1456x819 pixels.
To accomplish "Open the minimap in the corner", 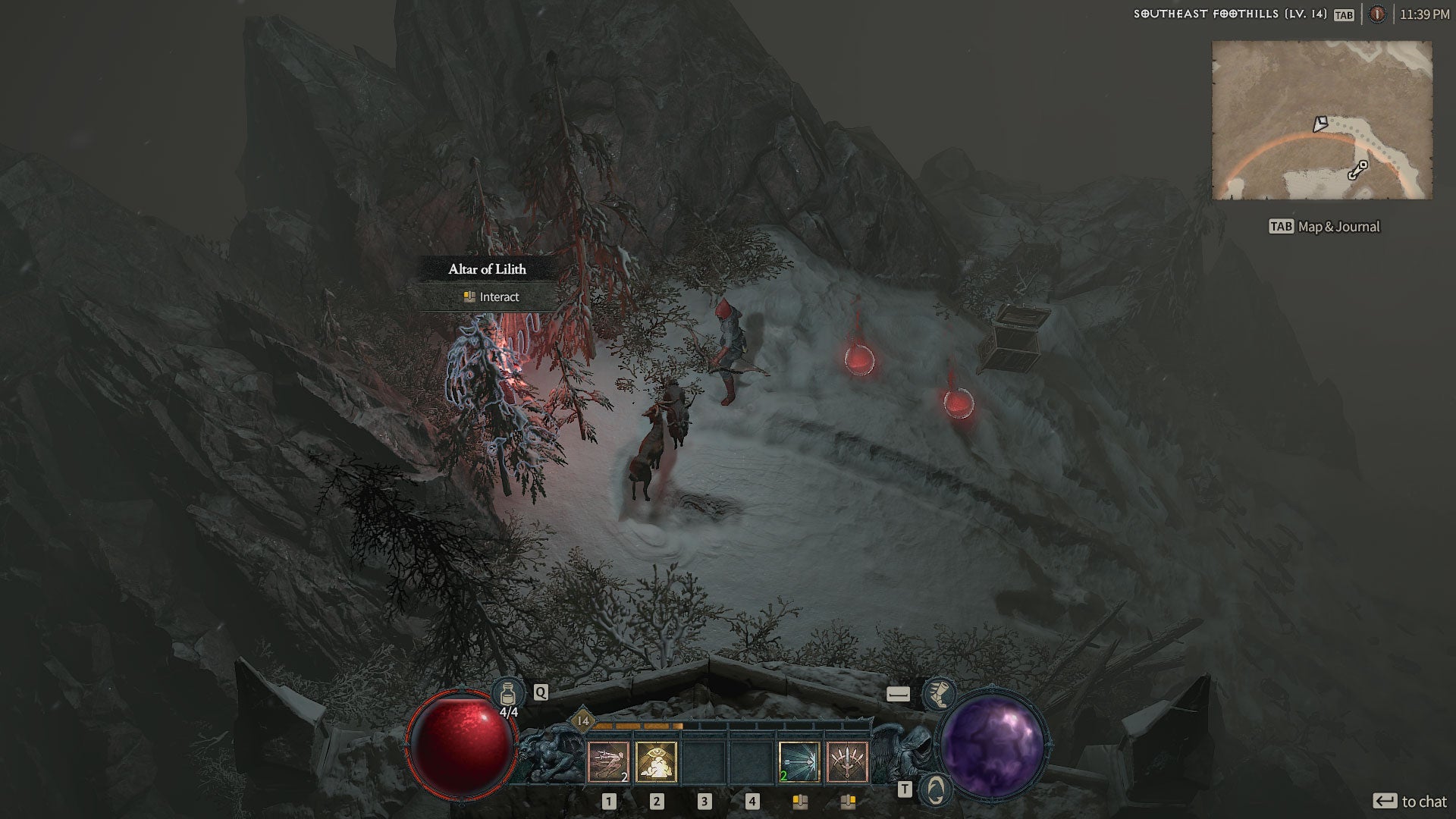I will tap(1322, 121).
